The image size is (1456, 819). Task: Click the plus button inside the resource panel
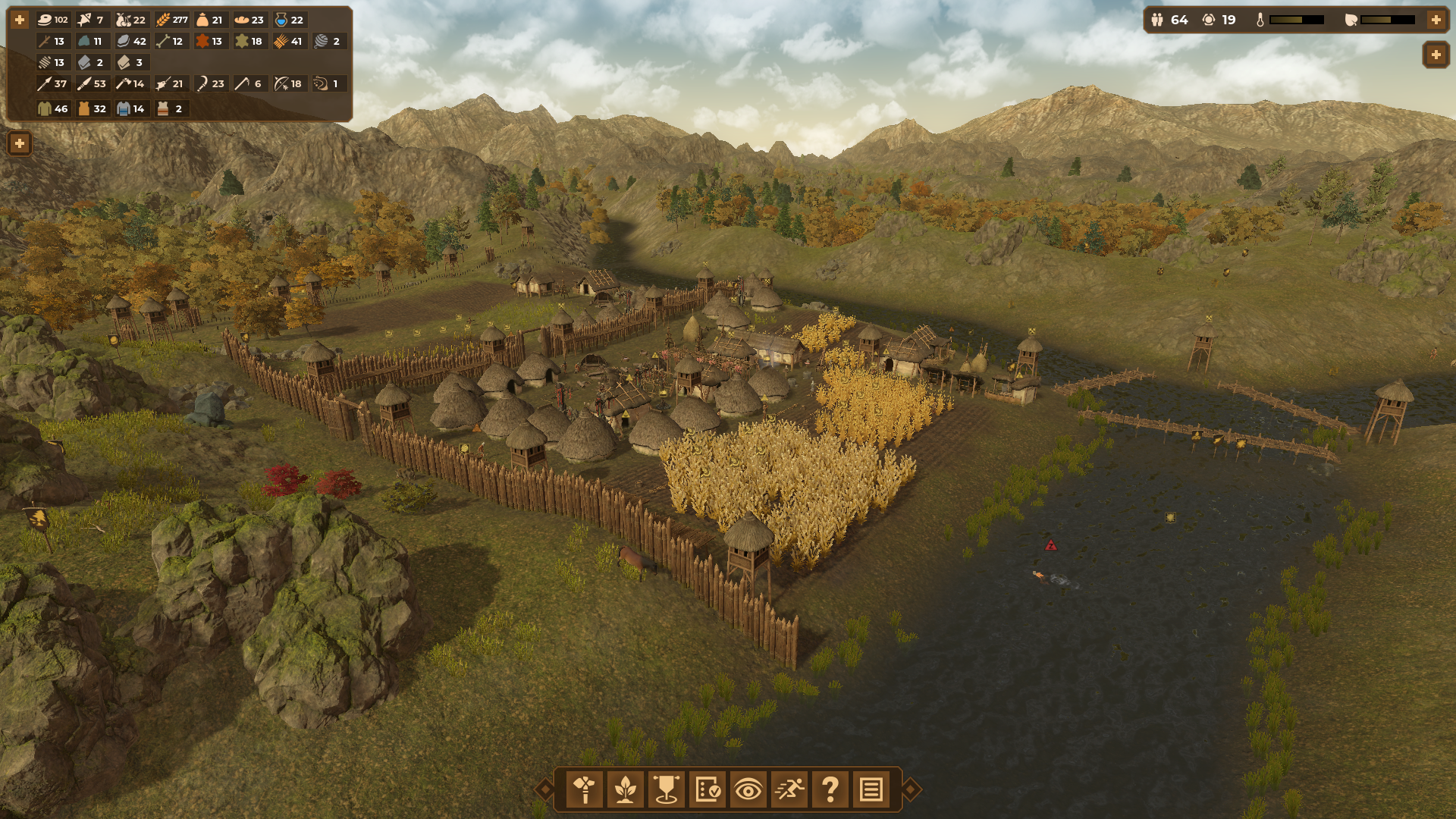[x=20, y=20]
